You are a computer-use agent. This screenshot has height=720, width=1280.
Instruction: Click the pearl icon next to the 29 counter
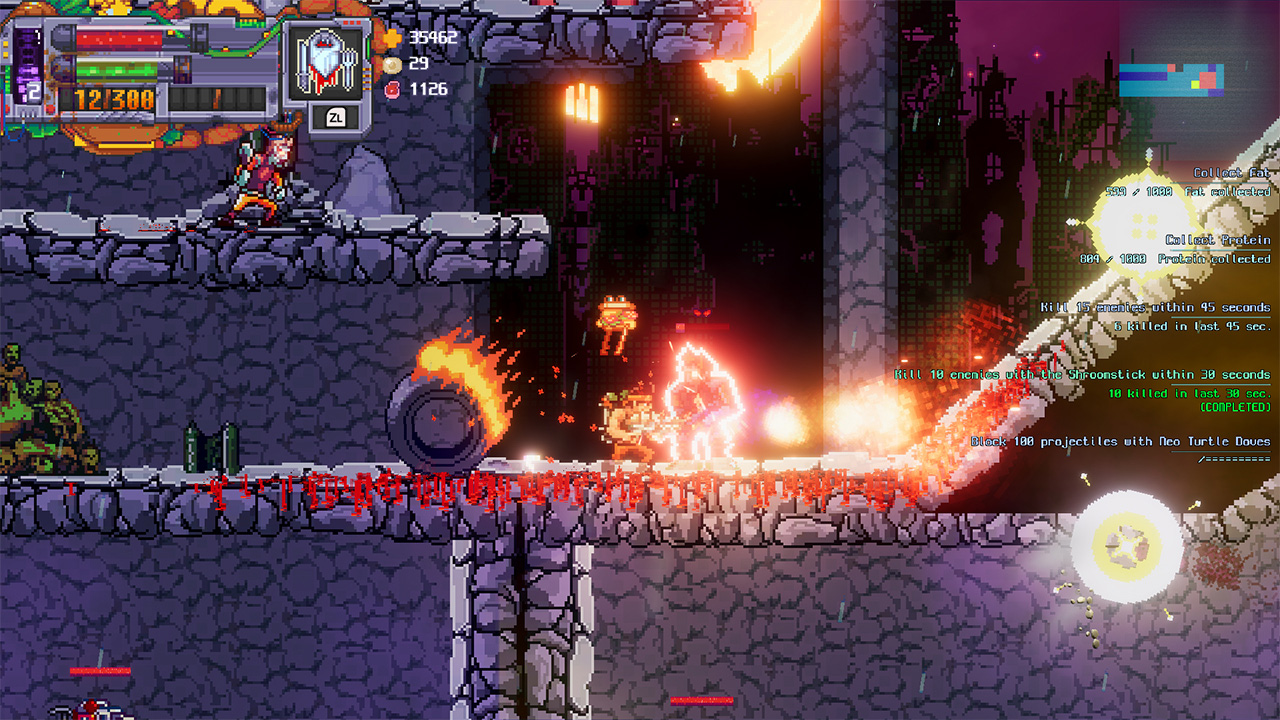[394, 64]
